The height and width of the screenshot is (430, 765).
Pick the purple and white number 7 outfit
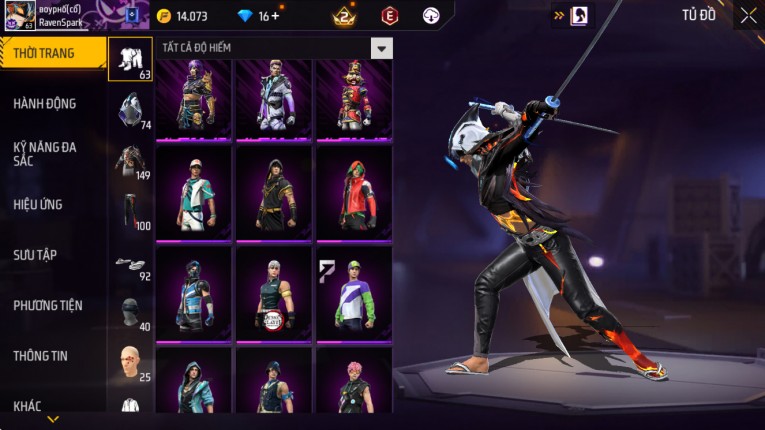point(354,294)
